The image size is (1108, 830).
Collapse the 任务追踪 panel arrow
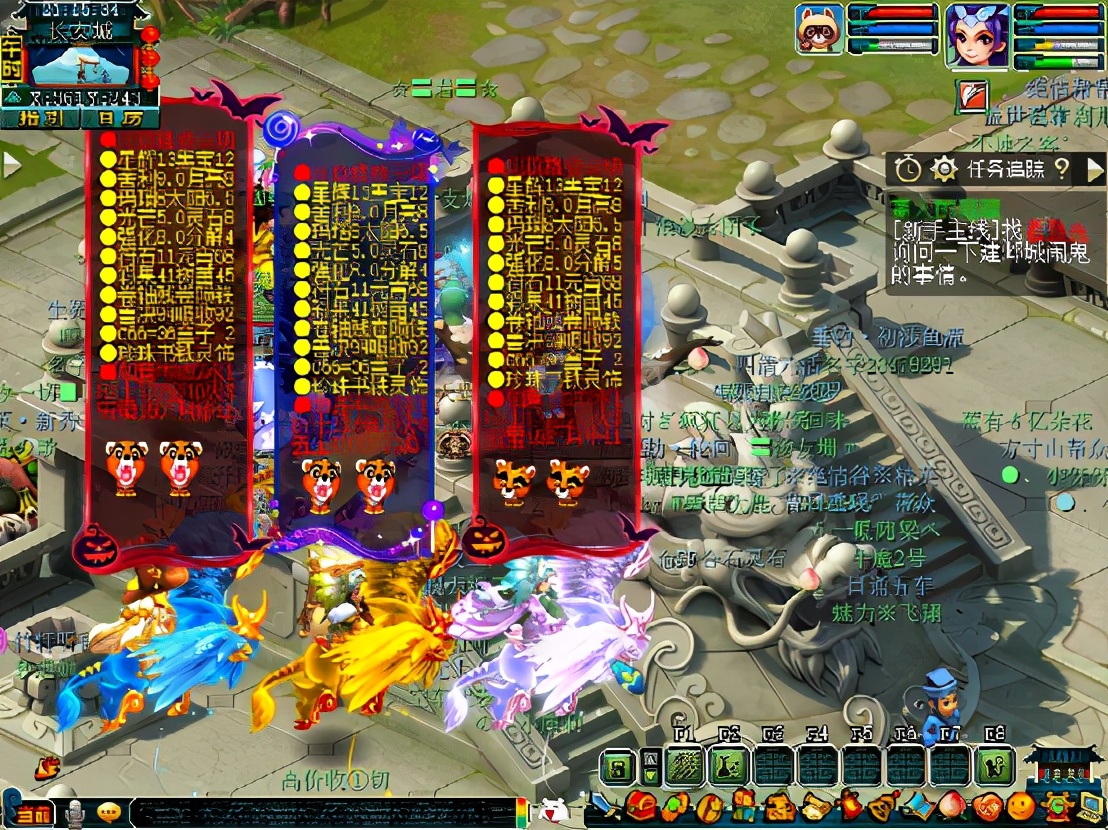coord(1093,169)
